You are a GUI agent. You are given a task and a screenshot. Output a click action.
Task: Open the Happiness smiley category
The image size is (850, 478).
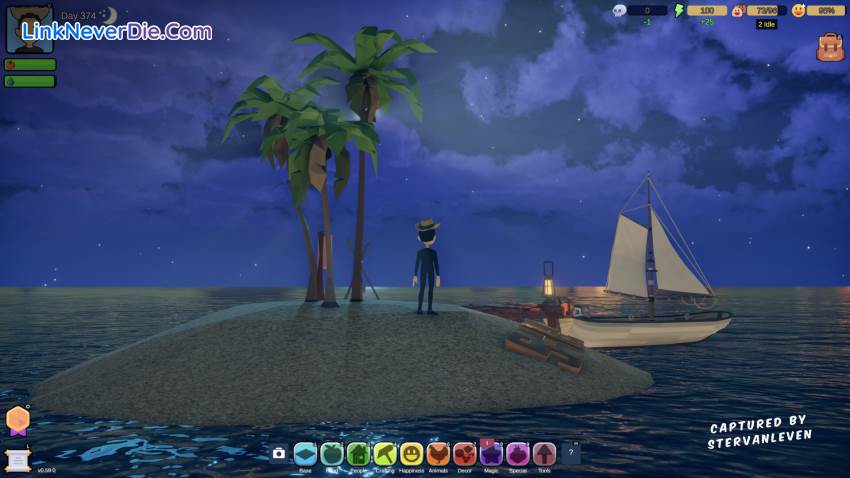point(411,454)
